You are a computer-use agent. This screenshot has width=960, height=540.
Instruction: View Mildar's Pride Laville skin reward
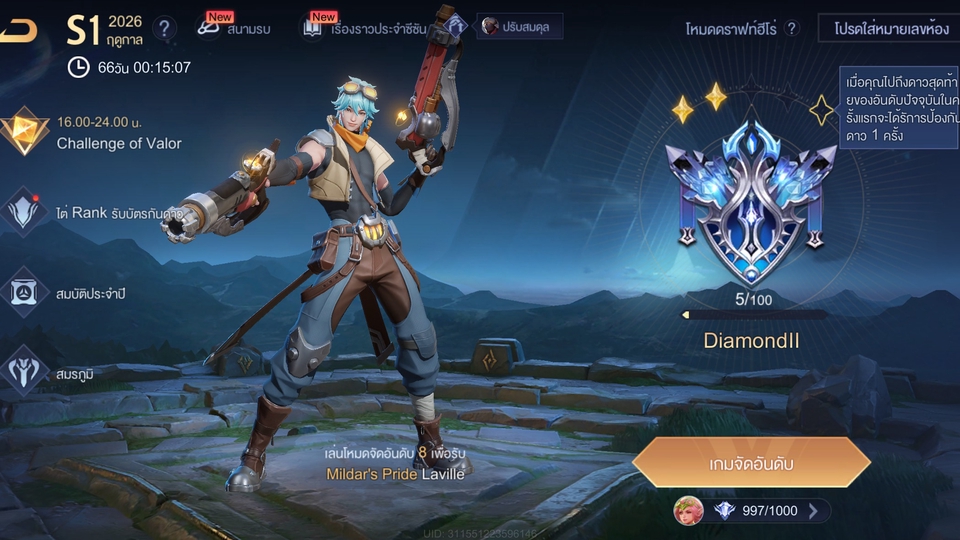click(395, 474)
